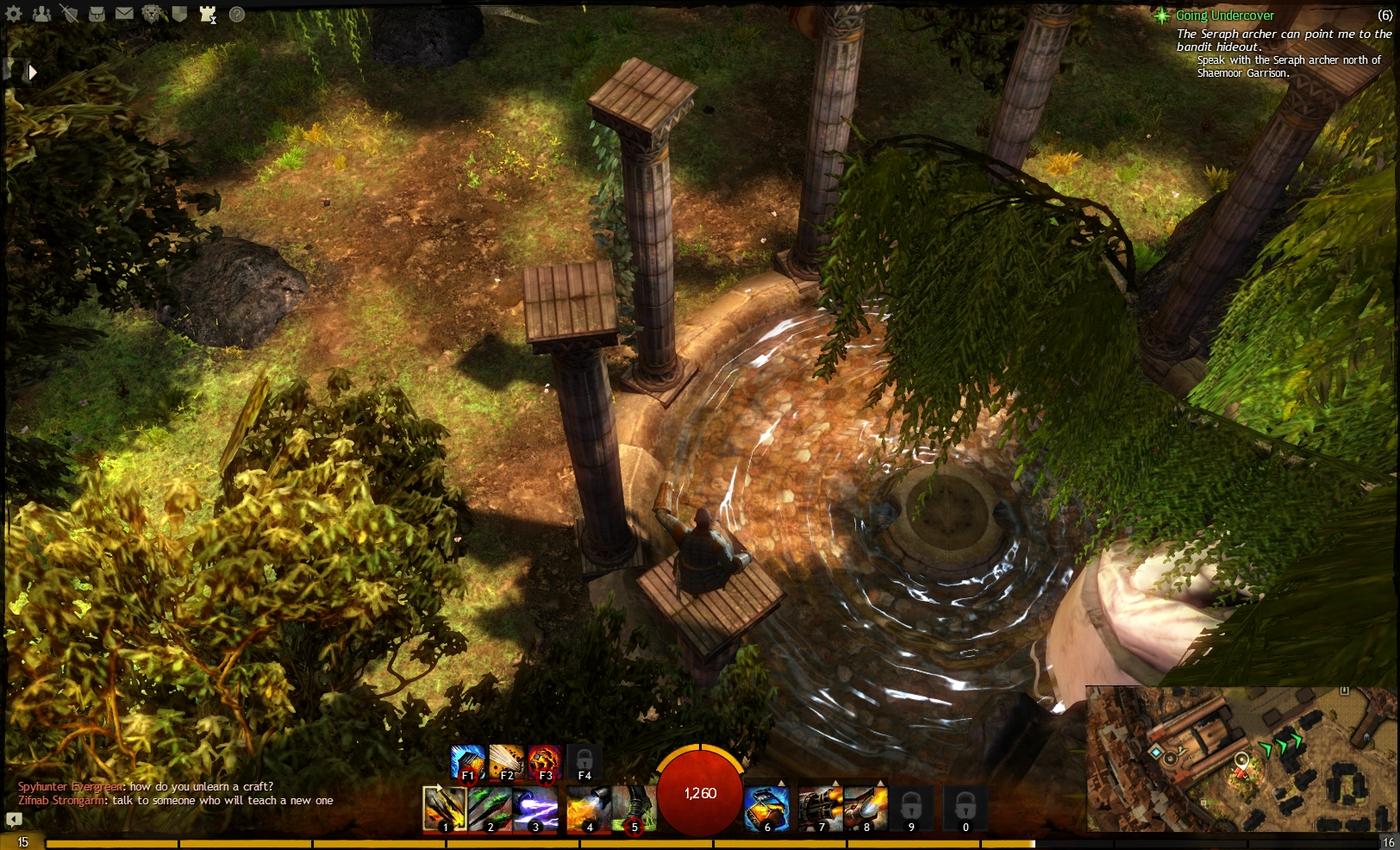
Task: Open the mail envelope icon
Action: click(125, 15)
